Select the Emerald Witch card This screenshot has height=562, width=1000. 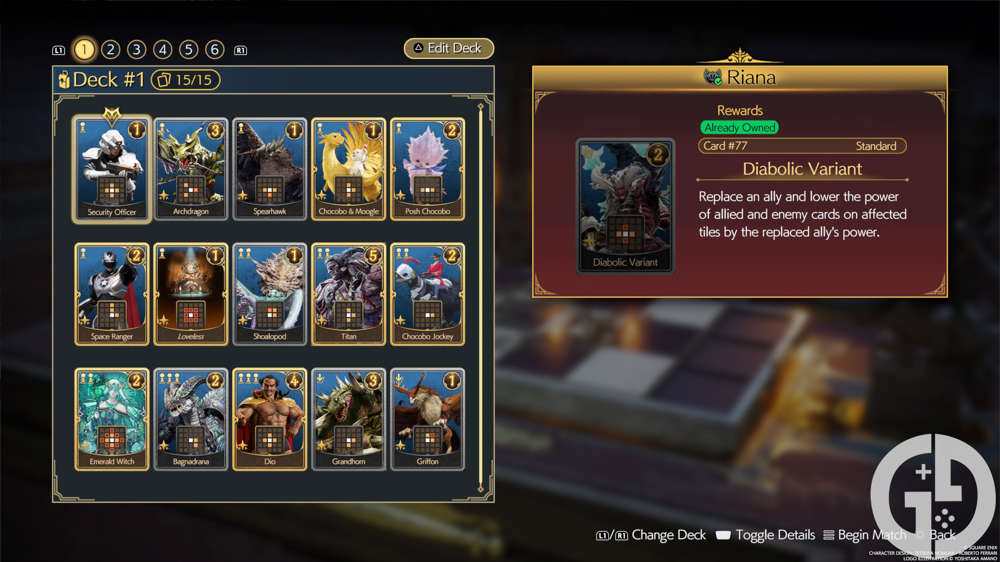pos(112,419)
